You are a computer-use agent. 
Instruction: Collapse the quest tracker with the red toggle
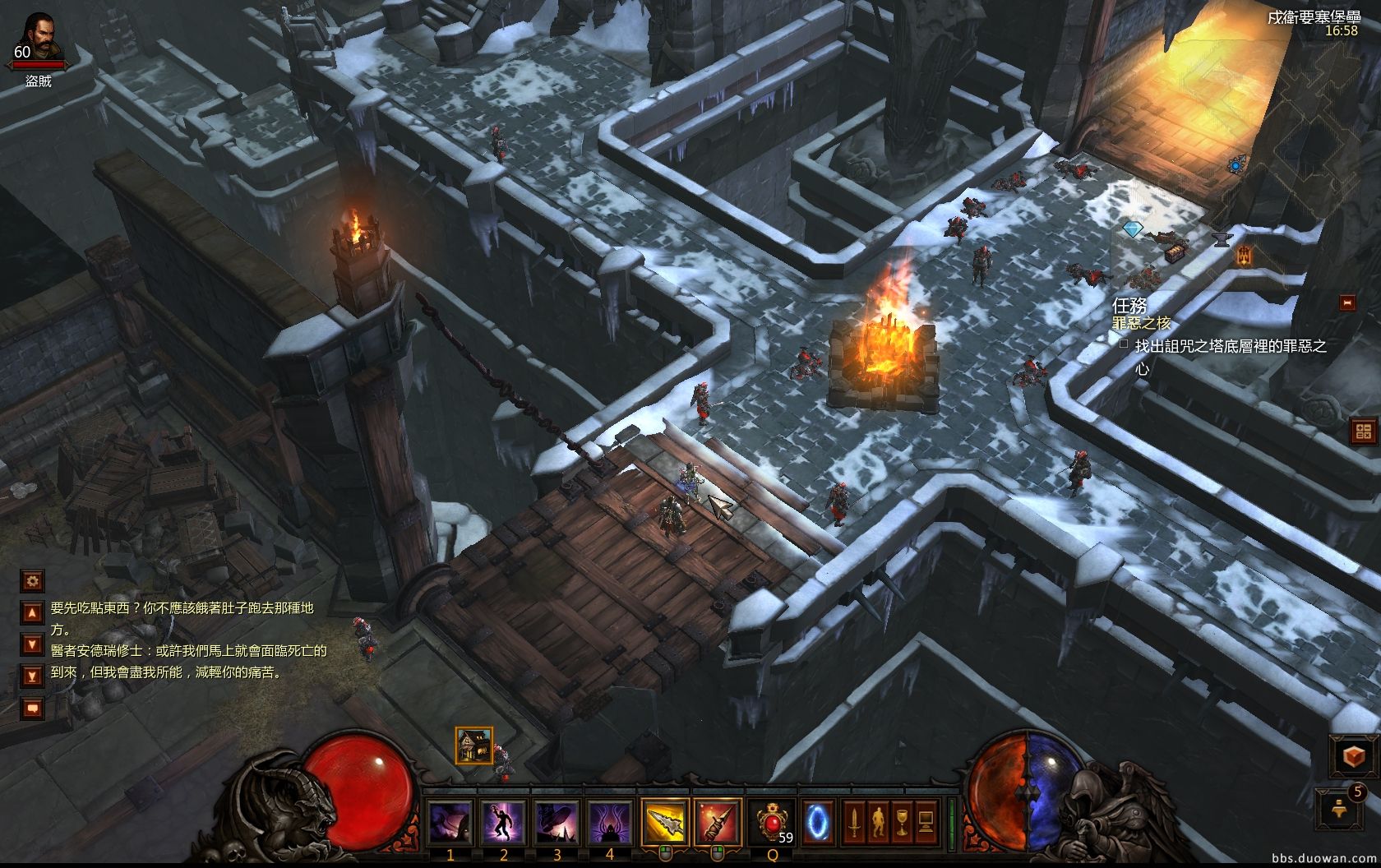click(1347, 303)
